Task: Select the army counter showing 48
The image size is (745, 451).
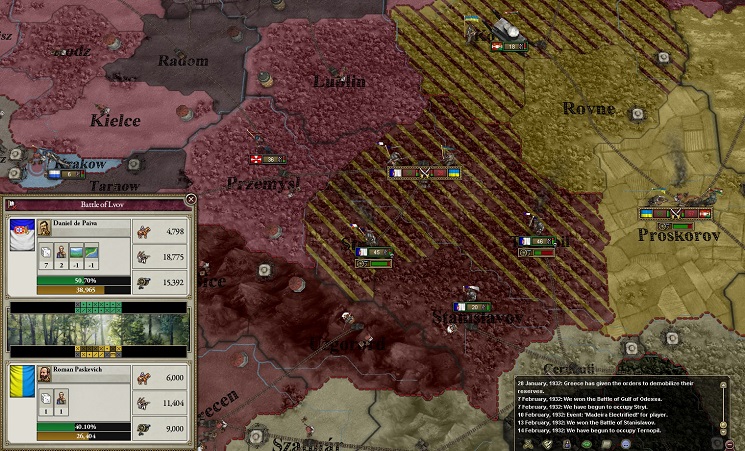Action: click(x=536, y=242)
